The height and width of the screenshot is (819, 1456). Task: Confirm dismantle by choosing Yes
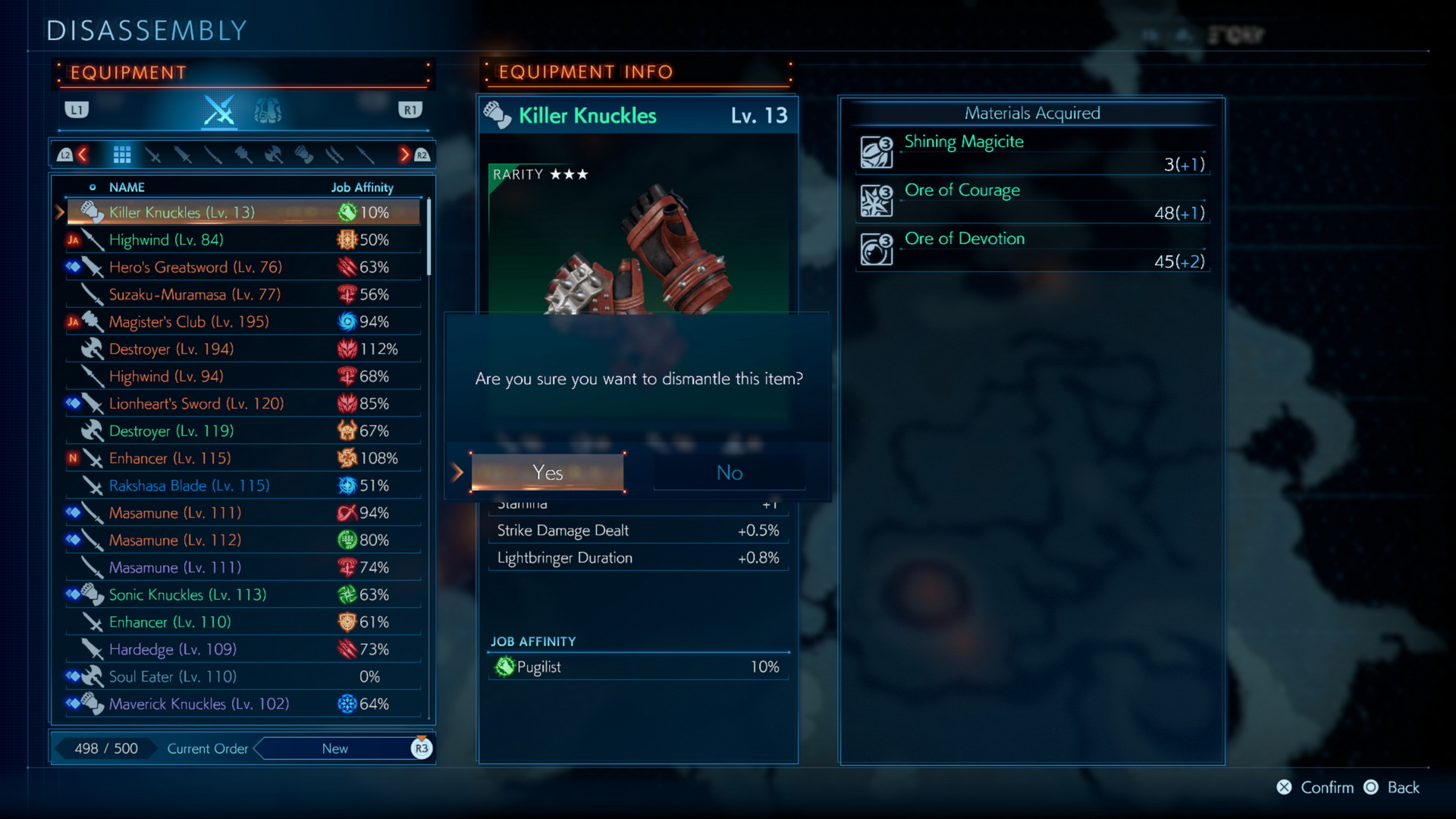point(548,472)
